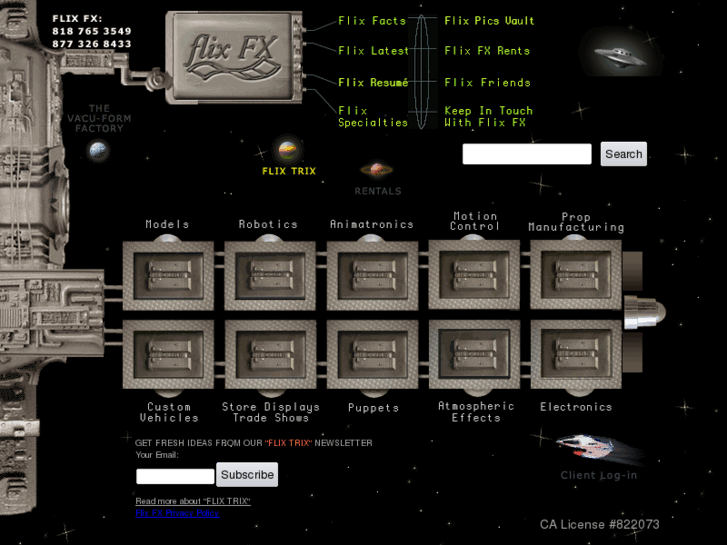This screenshot has width=727, height=545.
Task: Choose the Puppets panel
Action: coord(372,355)
